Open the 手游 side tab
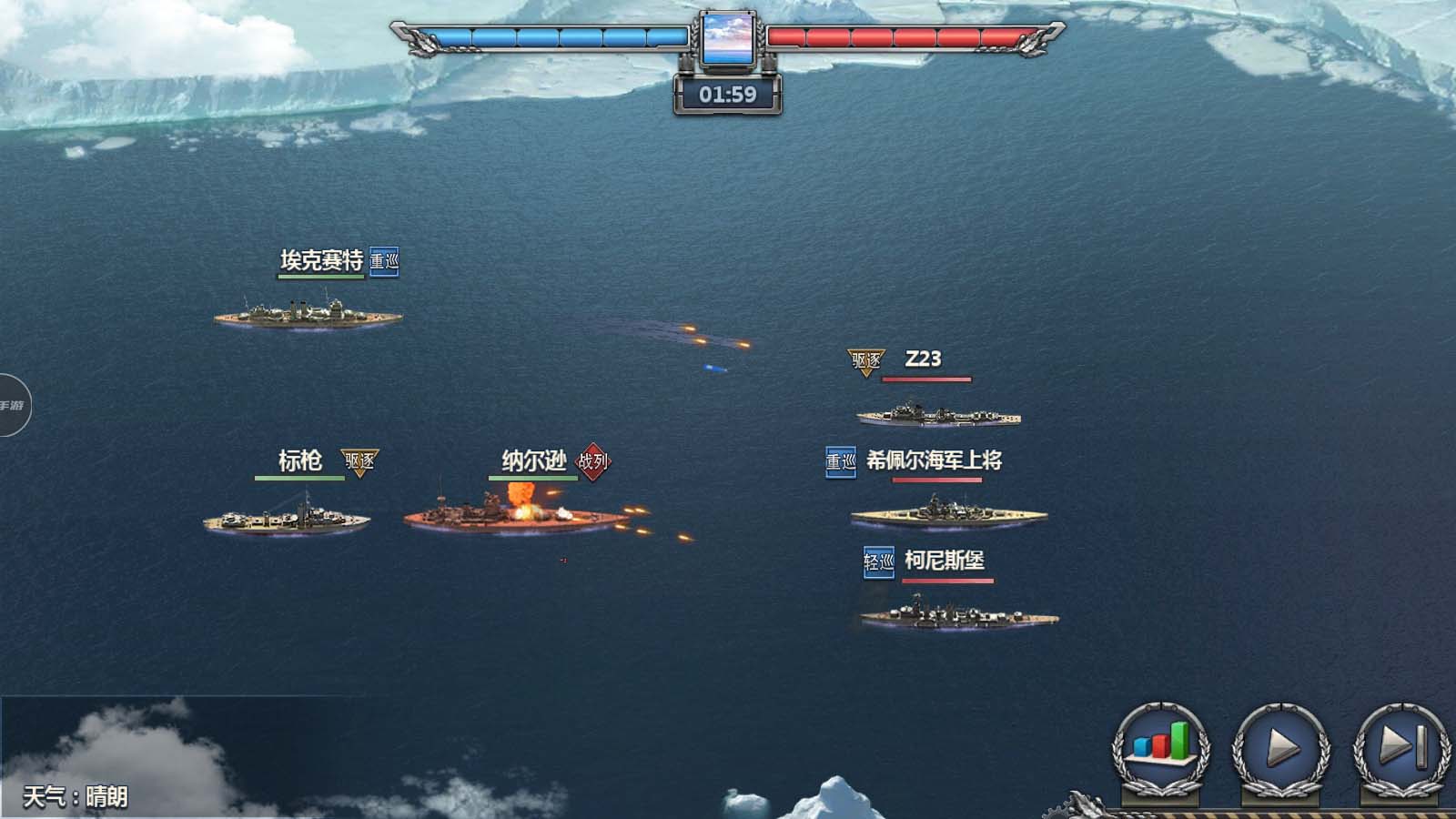Image resolution: width=1456 pixels, height=819 pixels. click(13, 405)
